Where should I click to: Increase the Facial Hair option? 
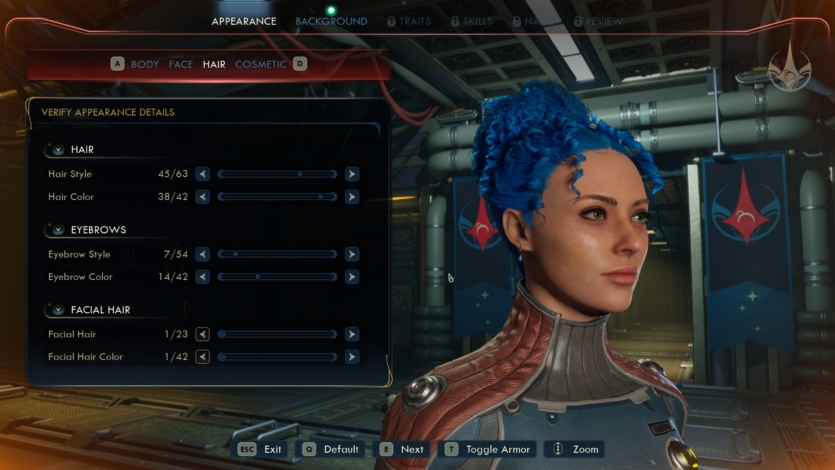pos(352,334)
